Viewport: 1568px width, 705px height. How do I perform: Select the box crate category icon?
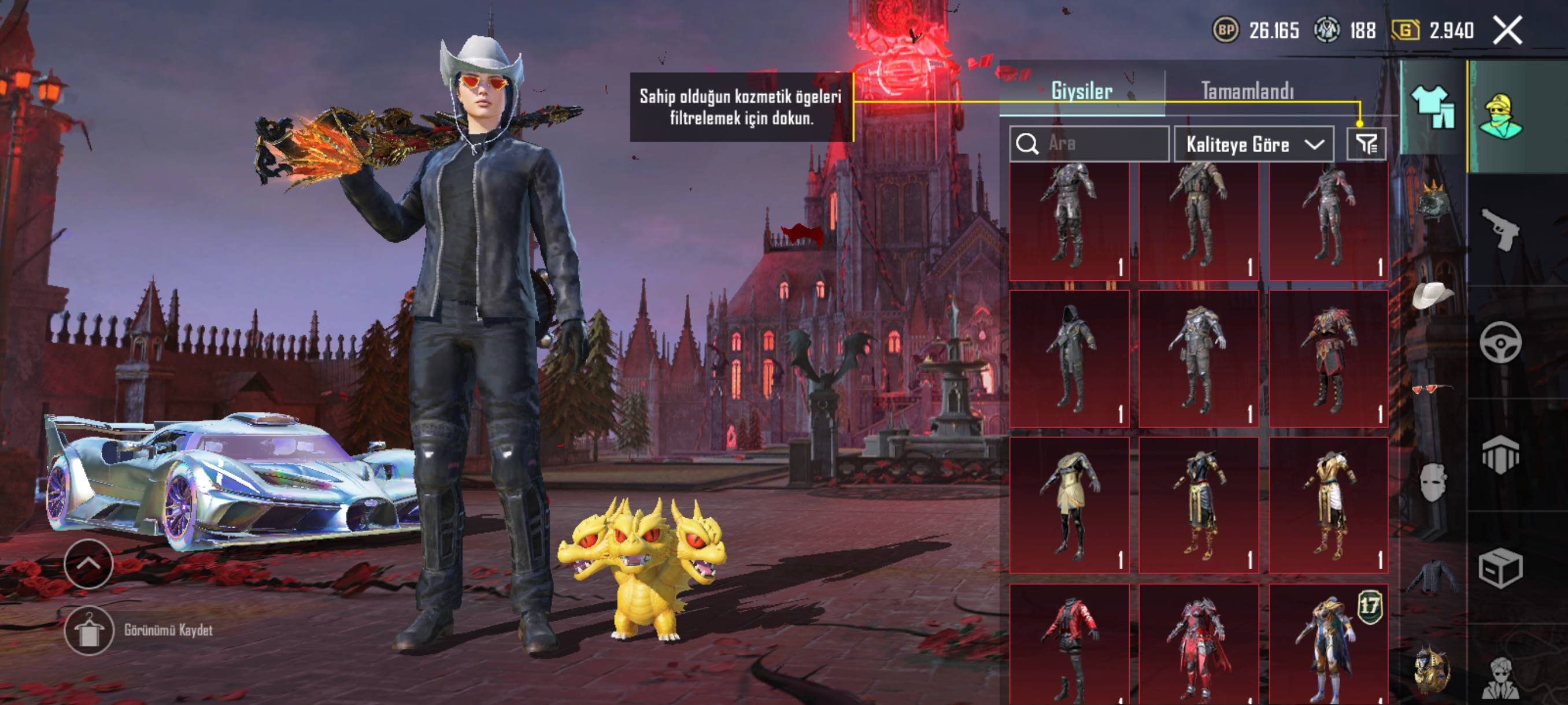(x=1500, y=568)
